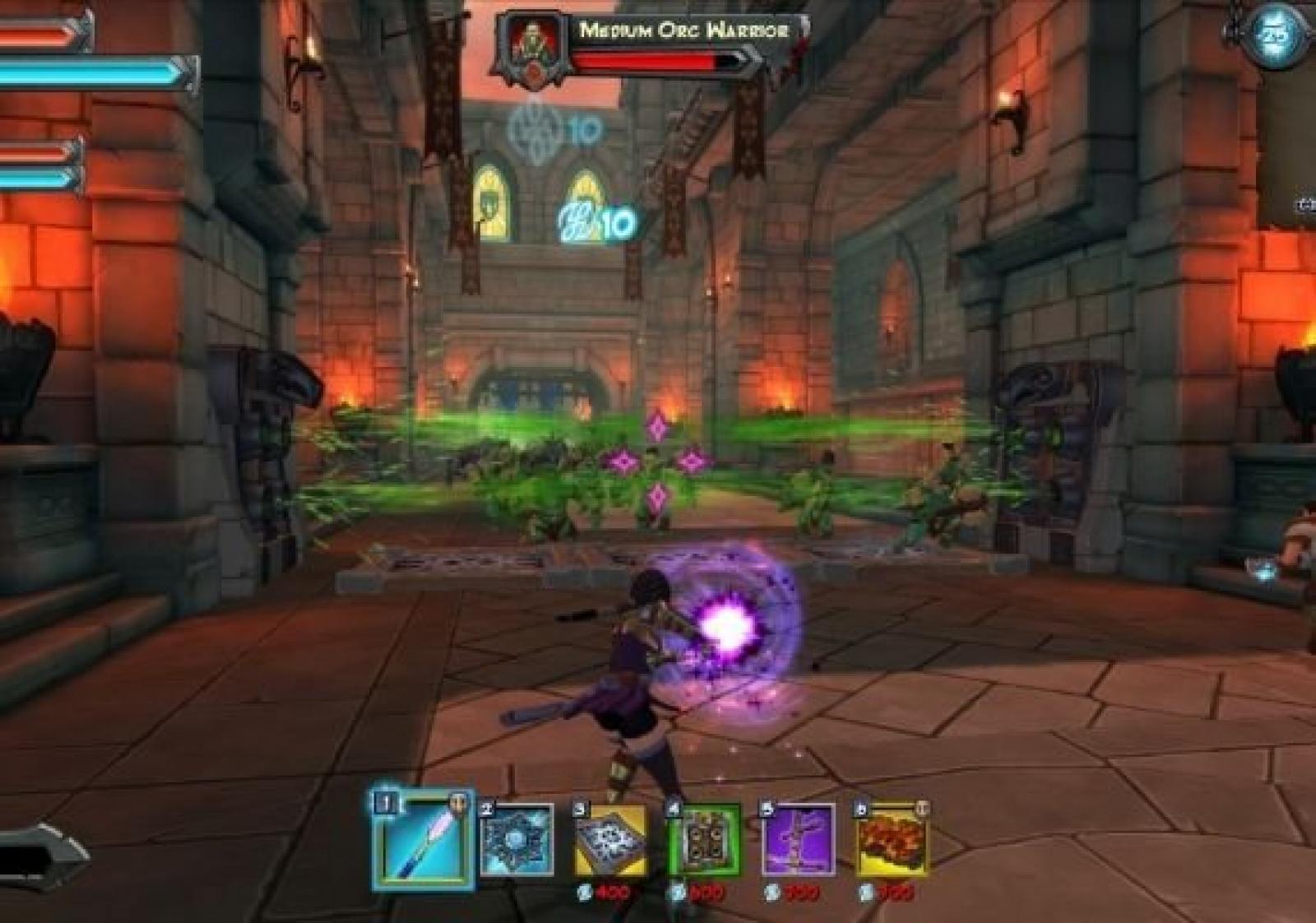This screenshot has width=1316, height=923.
Task: Select the sceptre weapon in slot 1
Action: (x=423, y=842)
